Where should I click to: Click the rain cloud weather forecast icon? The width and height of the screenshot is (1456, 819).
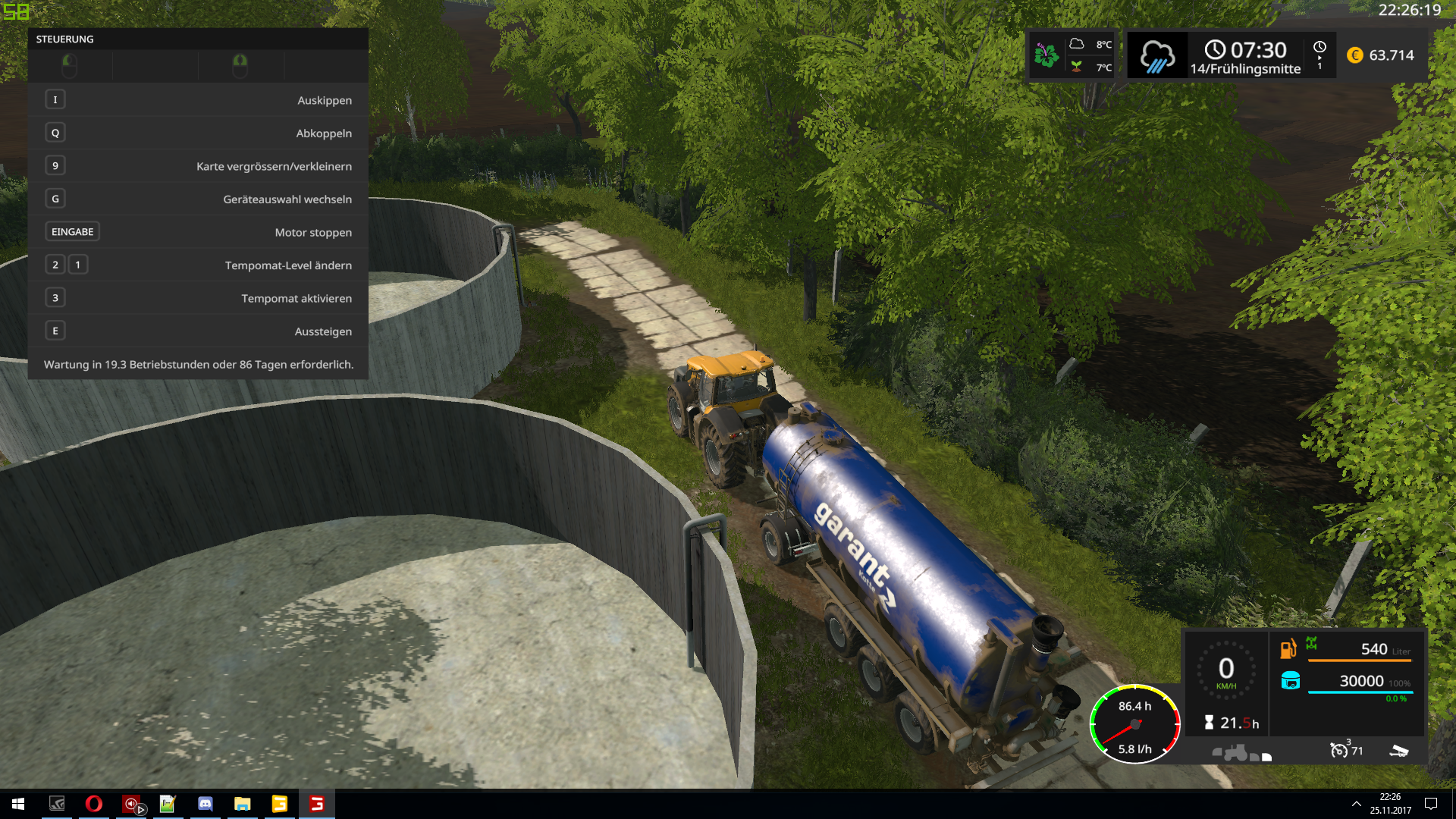(x=1156, y=56)
